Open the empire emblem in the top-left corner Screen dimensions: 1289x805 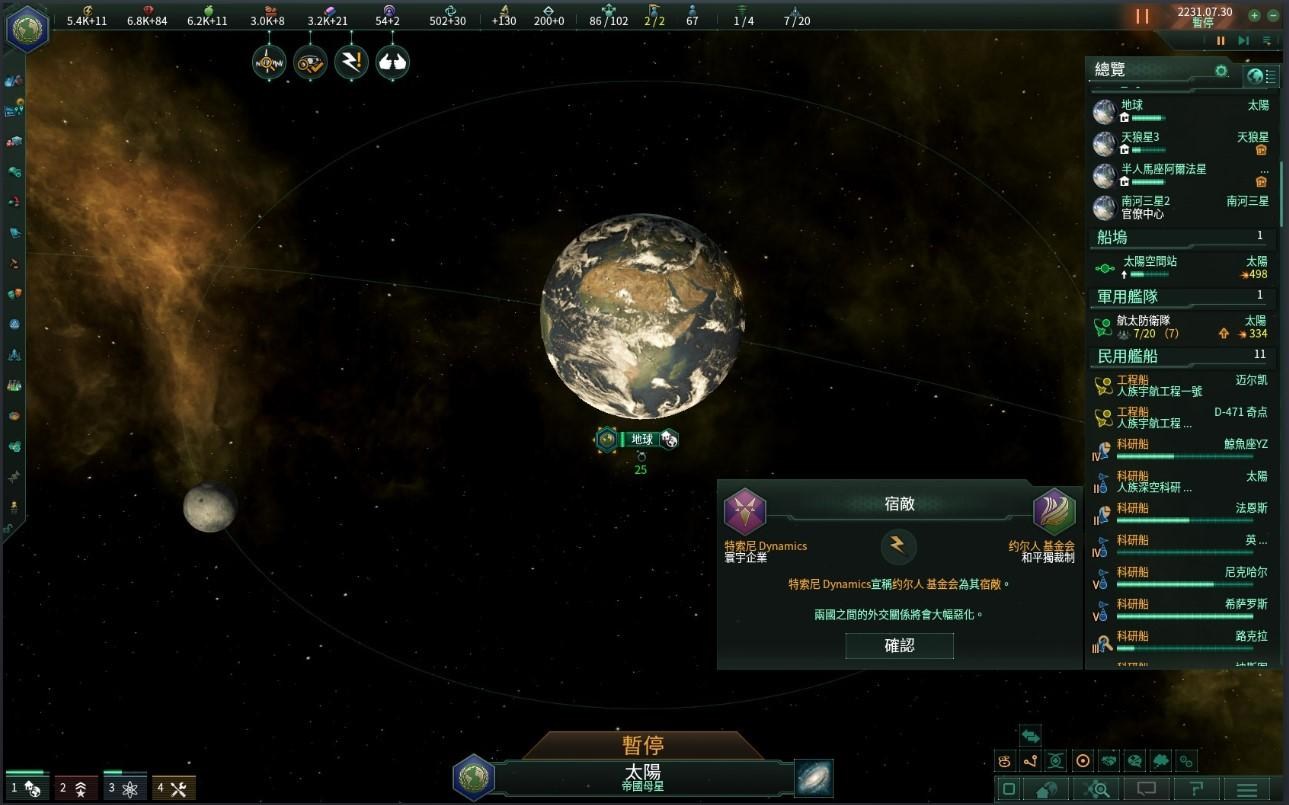27,27
